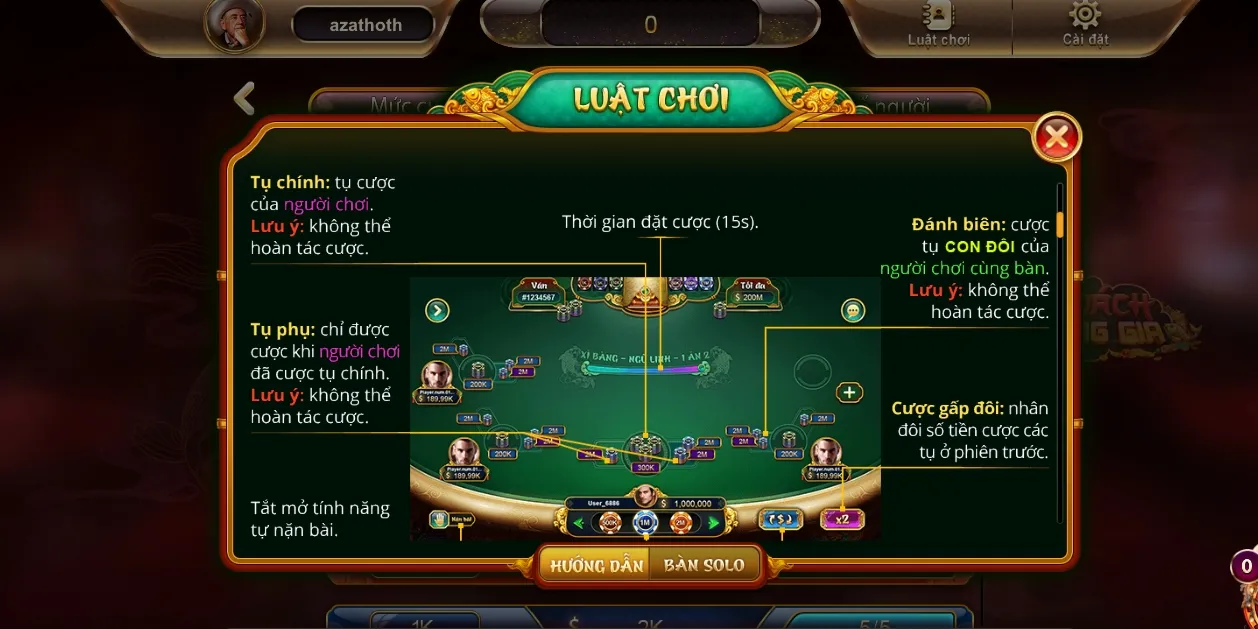This screenshot has height=629, width=1258.
Task: Close the Luật chơi rules popup
Action: pyautogui.click(x=1056, y=138)
